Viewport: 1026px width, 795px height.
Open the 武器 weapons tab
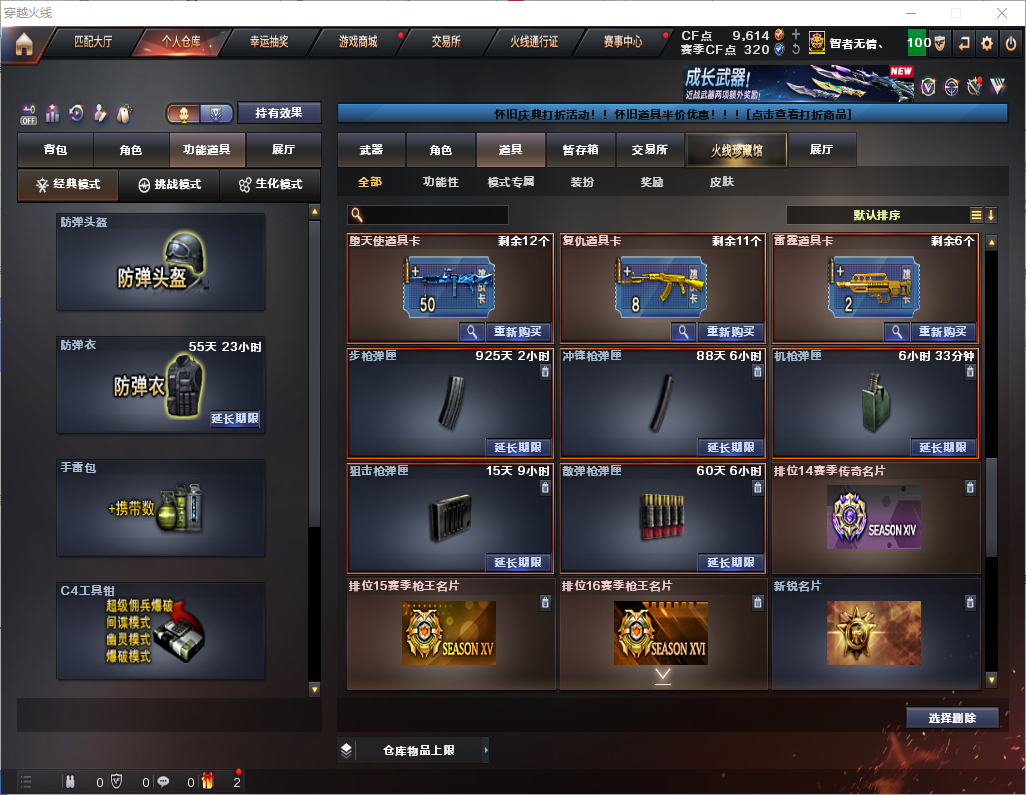[x=371, y=150]
